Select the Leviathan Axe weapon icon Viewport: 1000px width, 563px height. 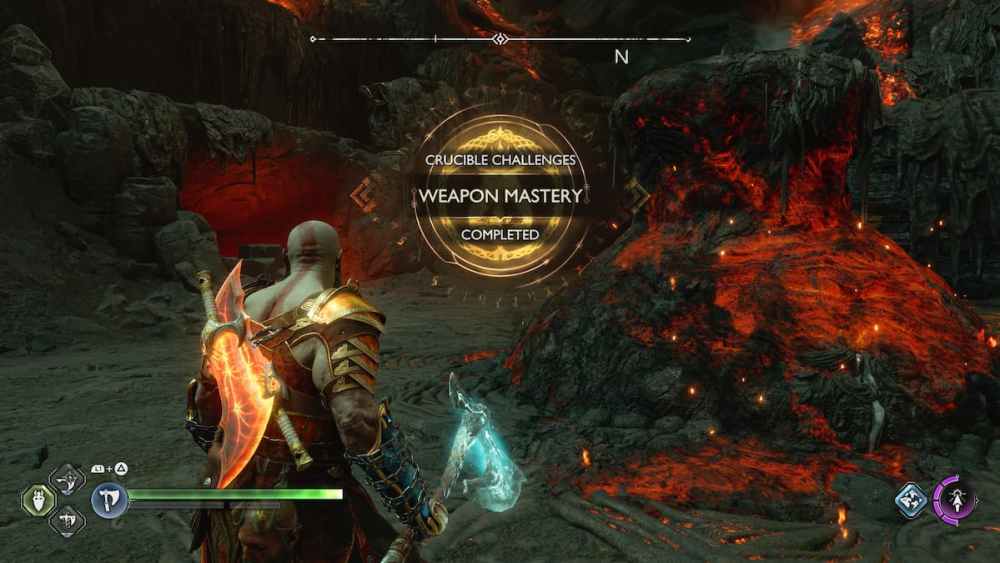coord(109,499)
